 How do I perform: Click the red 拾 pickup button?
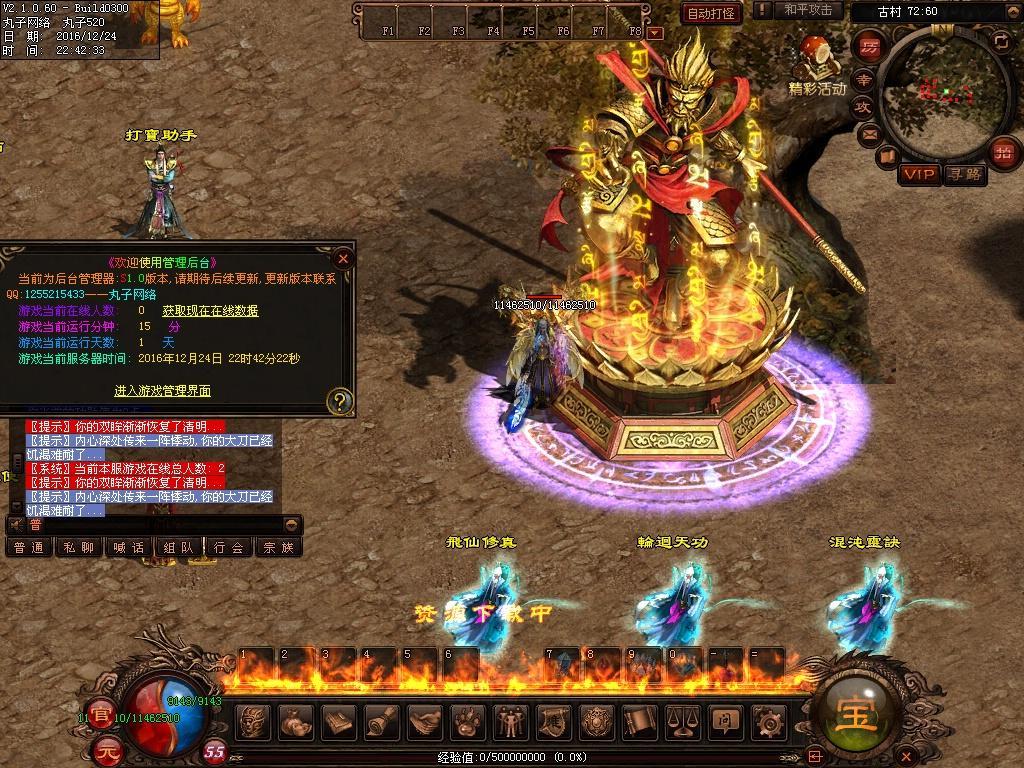(1004, 152)
